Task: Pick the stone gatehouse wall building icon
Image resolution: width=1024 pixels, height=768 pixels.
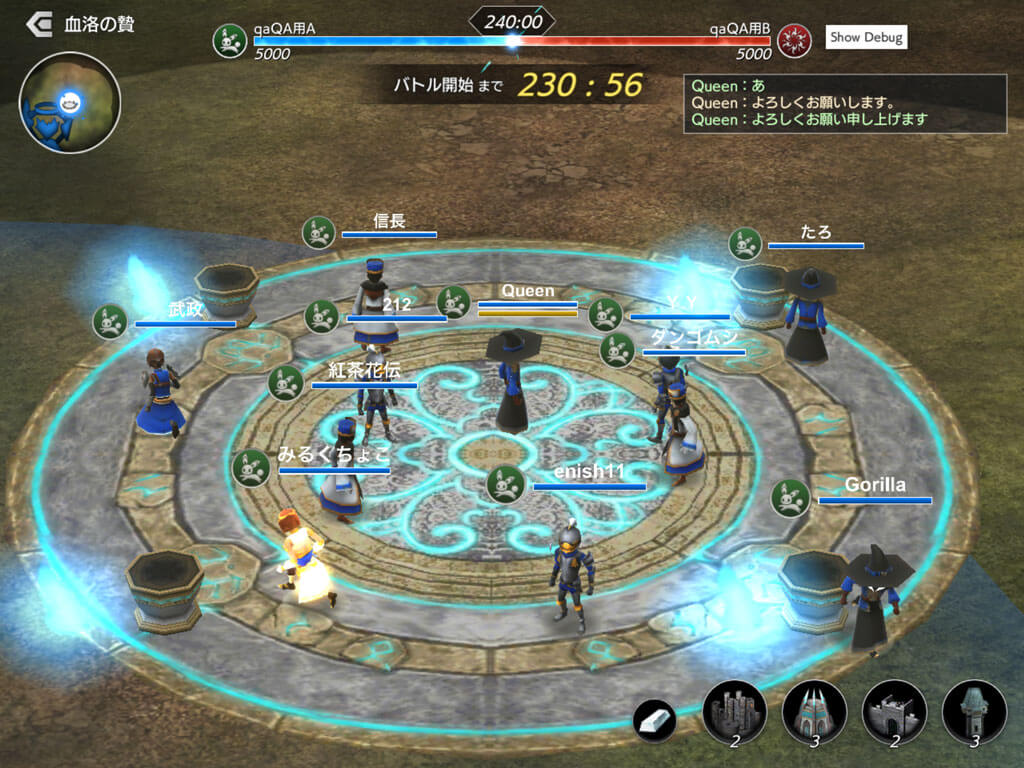Action: (x=894, y=712)
